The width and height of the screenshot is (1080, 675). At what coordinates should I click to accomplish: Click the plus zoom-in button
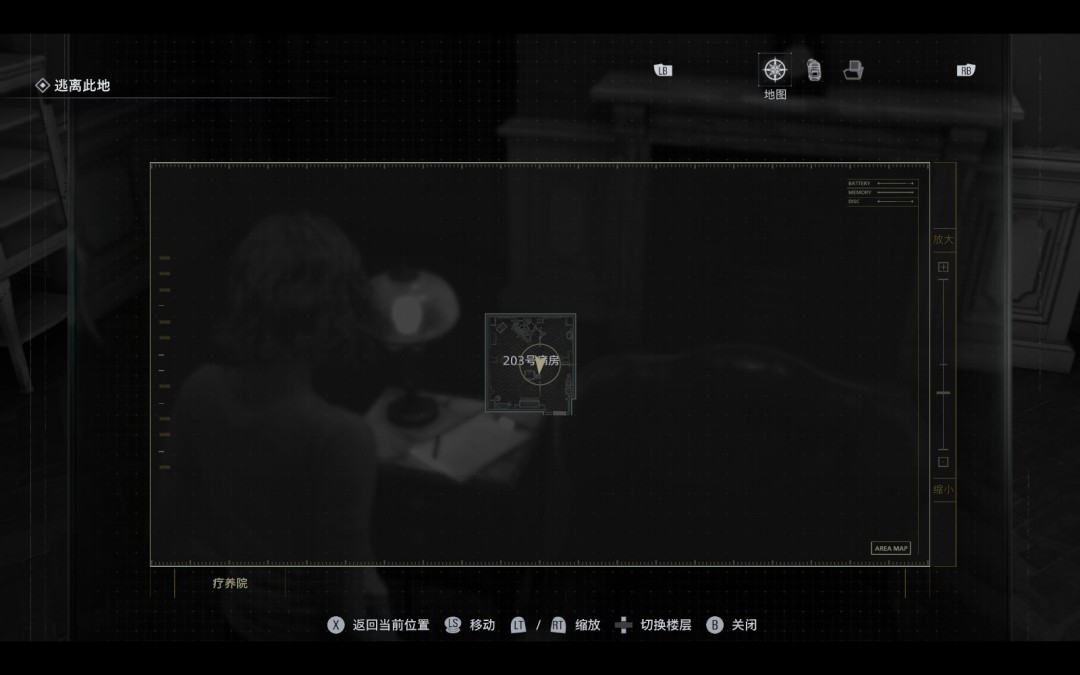click(943, 267)
